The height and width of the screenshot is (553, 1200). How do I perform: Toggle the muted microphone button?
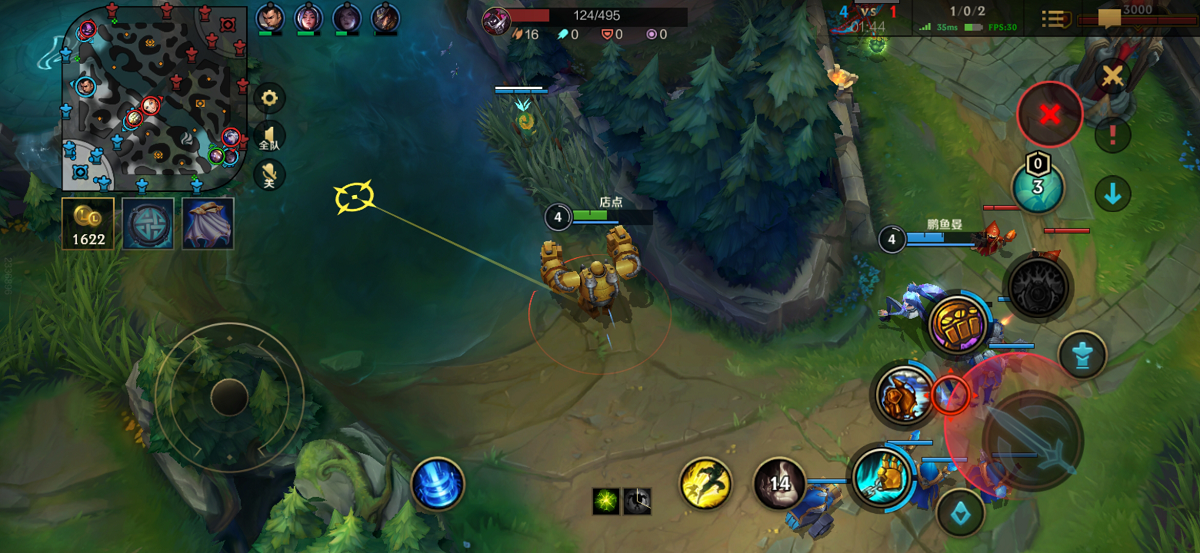[x=269, y=176]
